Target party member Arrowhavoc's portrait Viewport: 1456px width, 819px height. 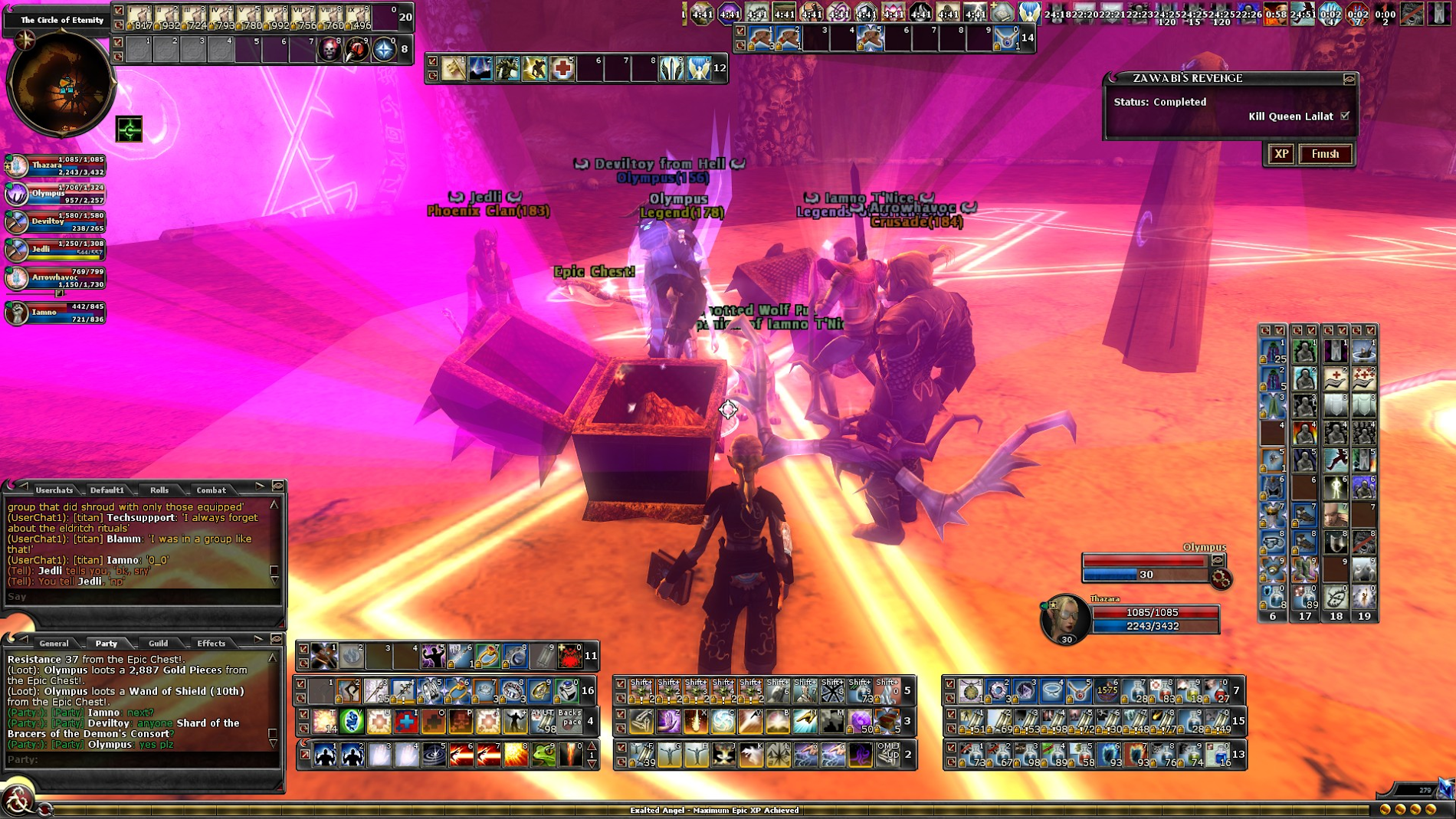[x=17, y=279]
